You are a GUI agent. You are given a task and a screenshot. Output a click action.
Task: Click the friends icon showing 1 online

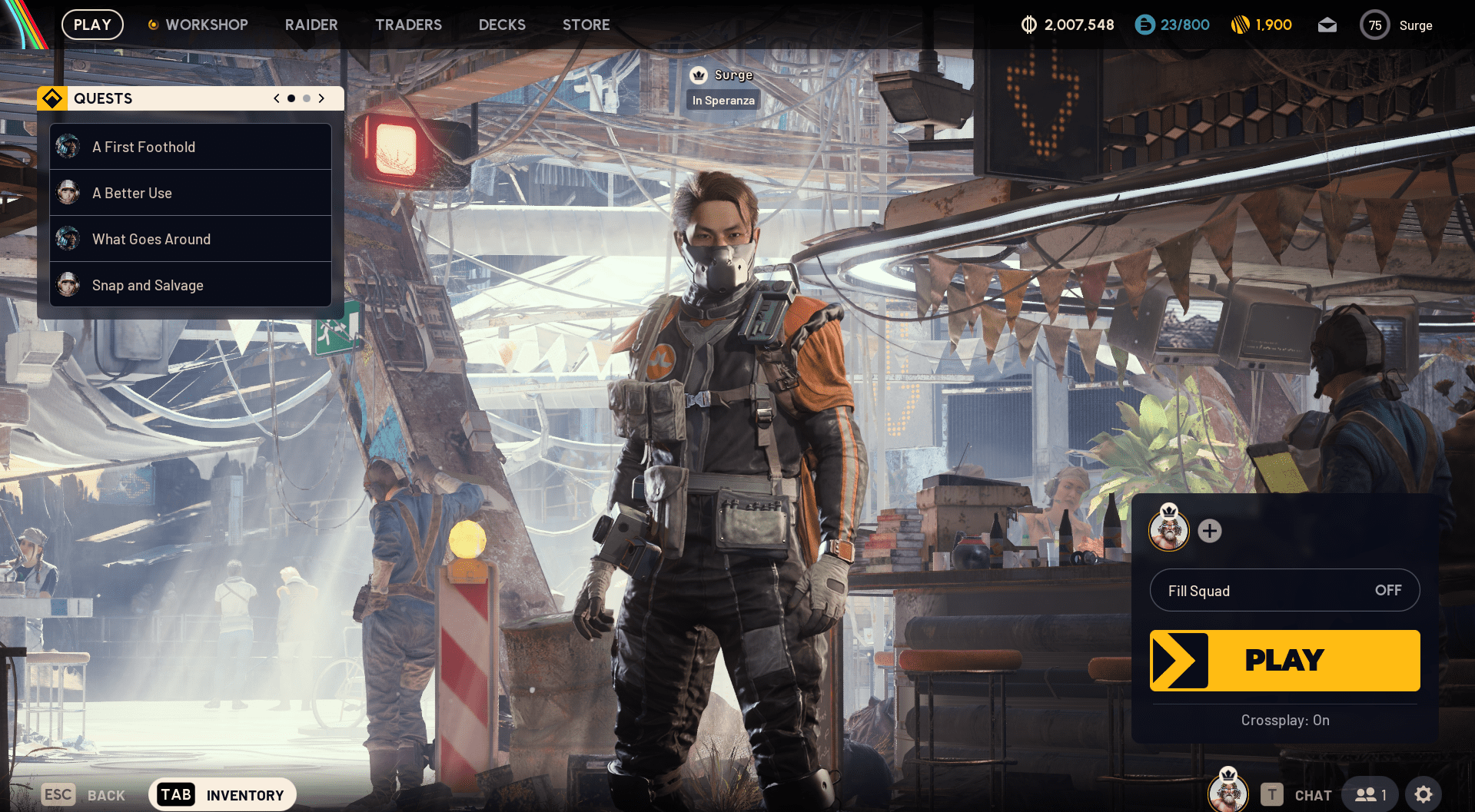[x=1369, y=794]
